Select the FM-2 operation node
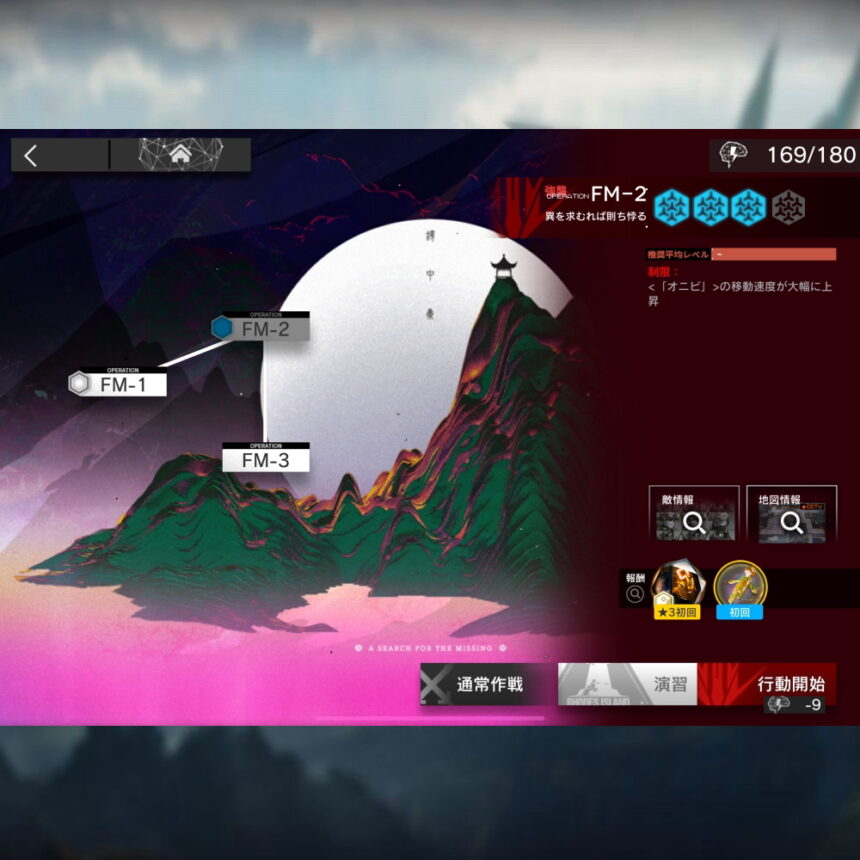 tap(263, 328)
